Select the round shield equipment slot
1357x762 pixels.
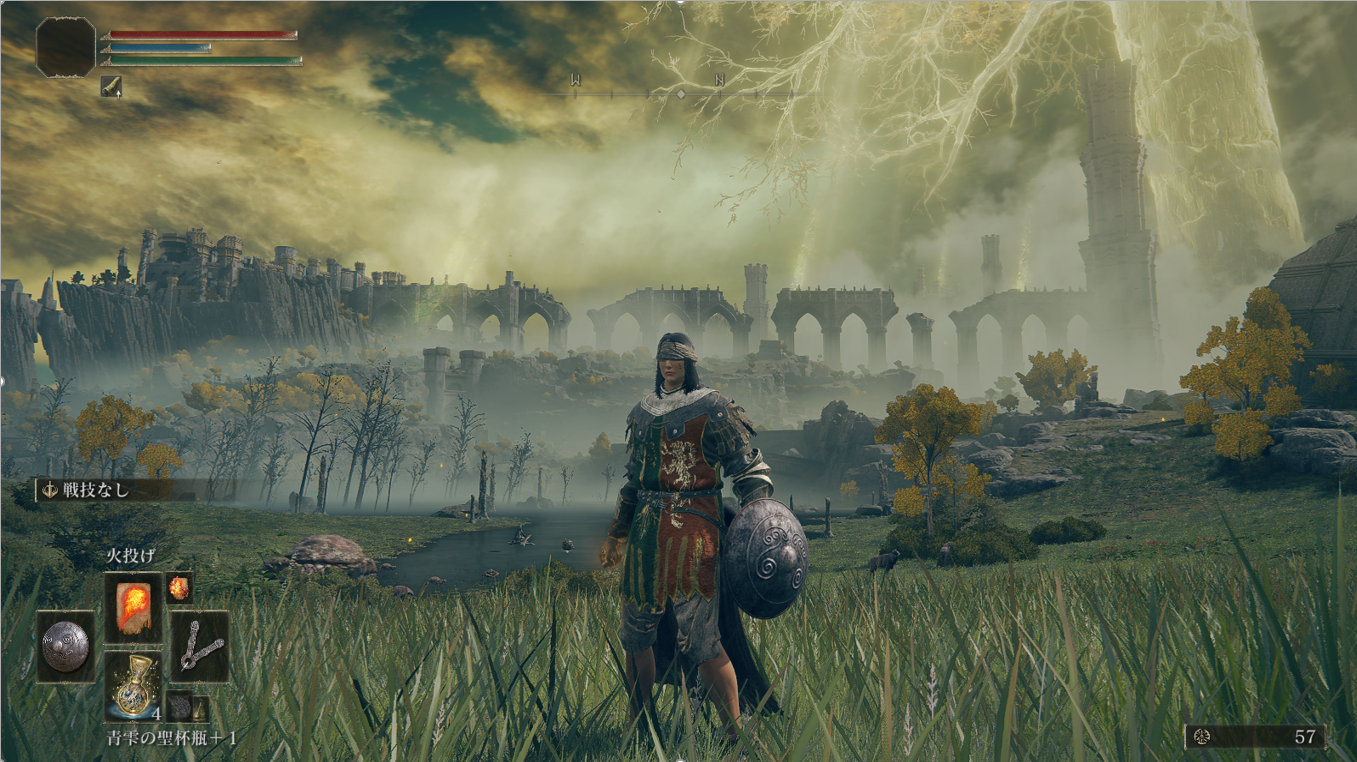(x=66, y=647)
